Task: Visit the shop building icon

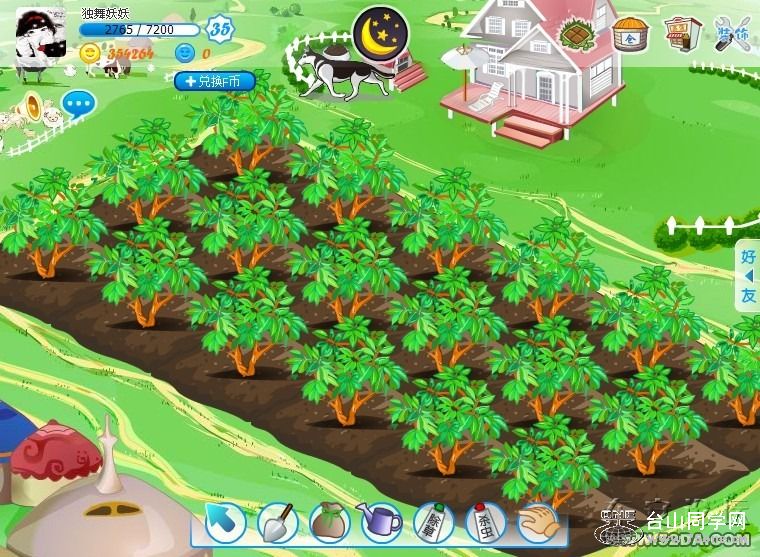Action: pos(682,34)
